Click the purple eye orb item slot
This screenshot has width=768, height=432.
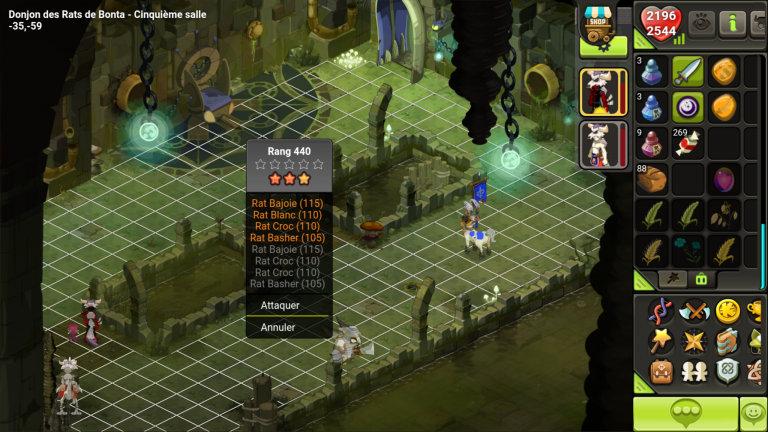(687, 107)
